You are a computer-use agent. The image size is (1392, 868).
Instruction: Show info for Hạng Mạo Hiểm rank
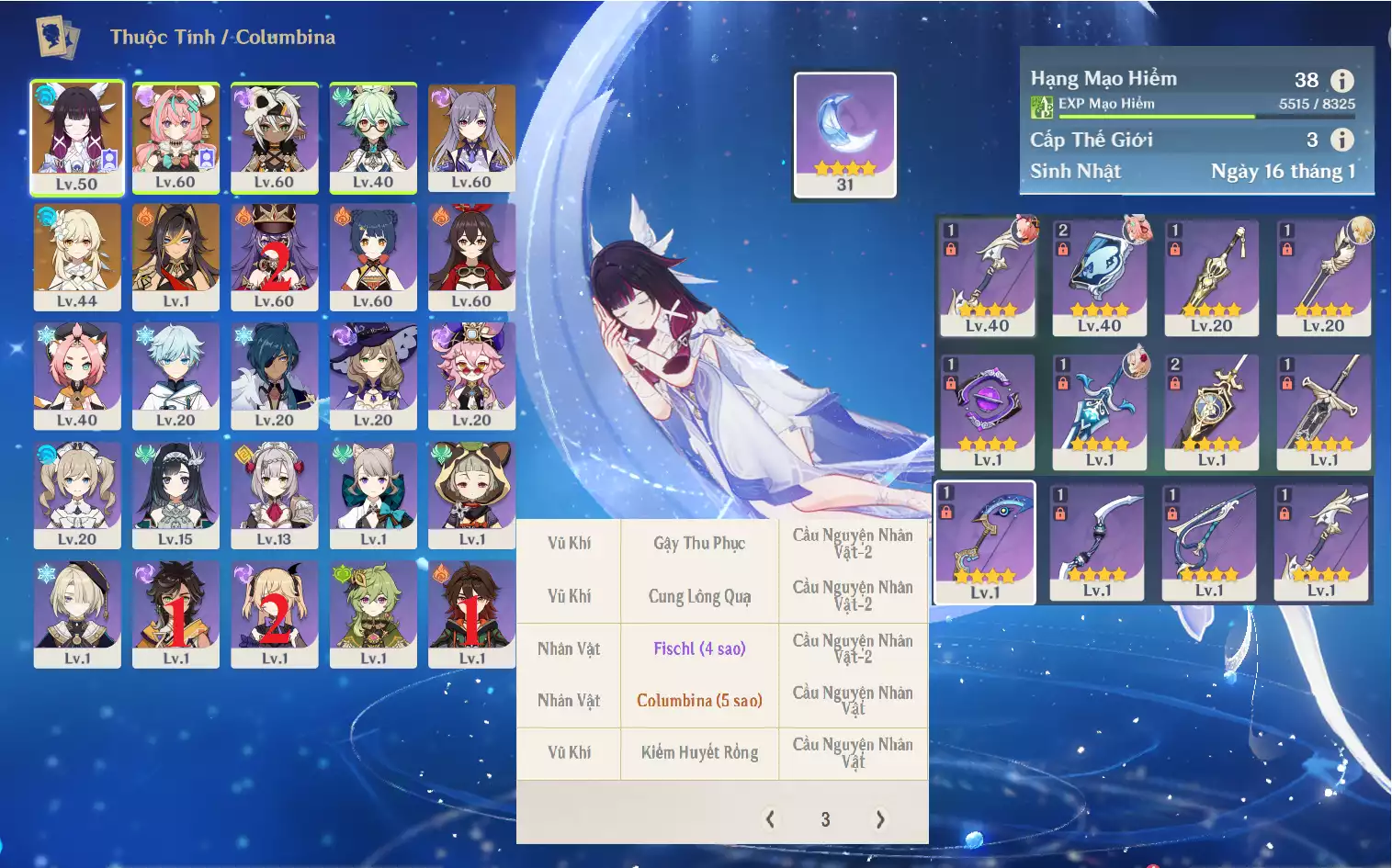(x=1342, y=81)
